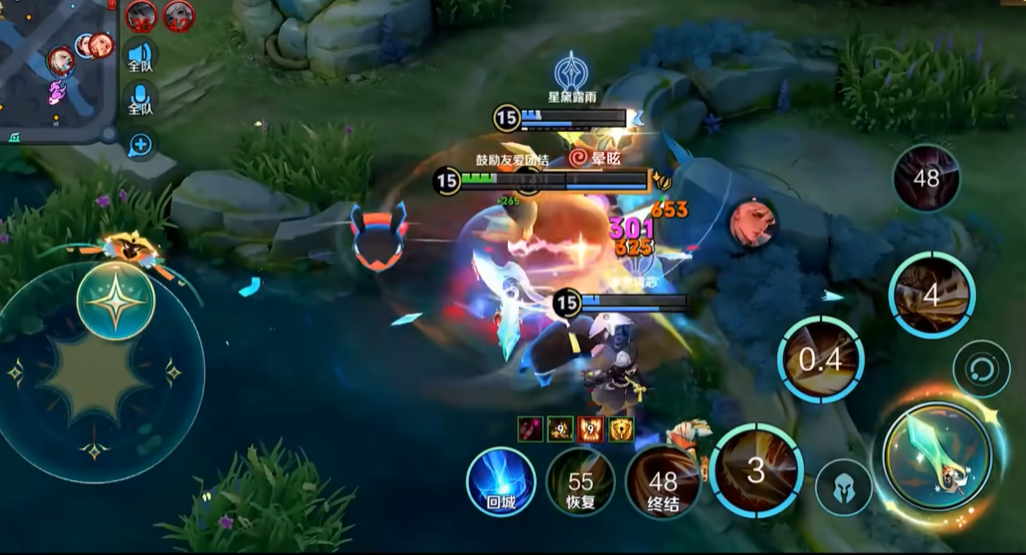Open the quick chat bubble with plus sign
The height and width of the screenshot is (555, 1026).
[x=141, y=145]
